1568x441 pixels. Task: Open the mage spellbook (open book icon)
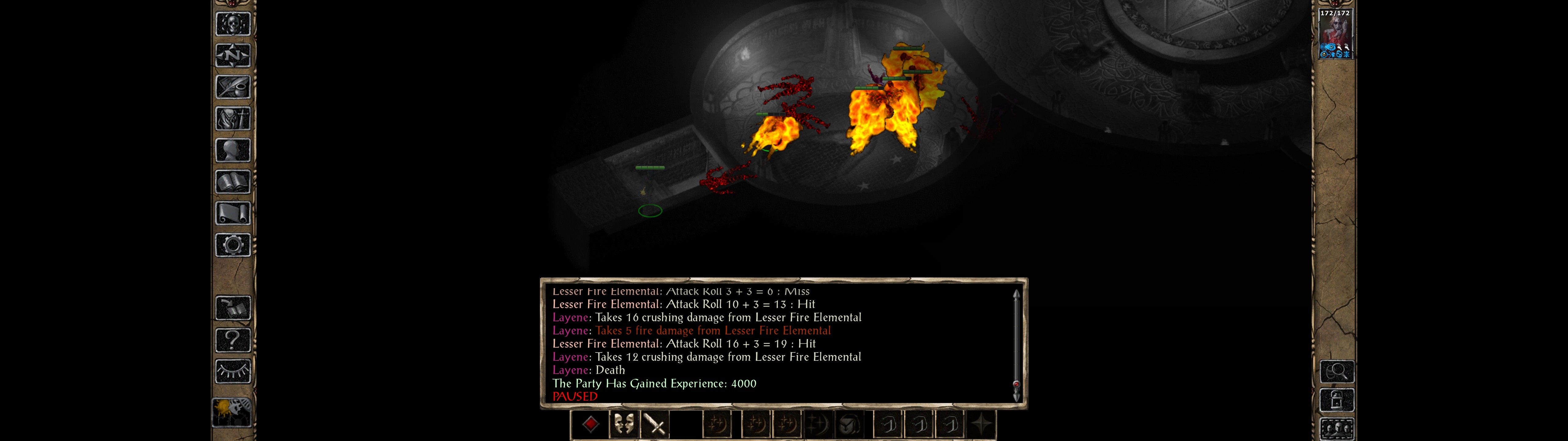232,182
